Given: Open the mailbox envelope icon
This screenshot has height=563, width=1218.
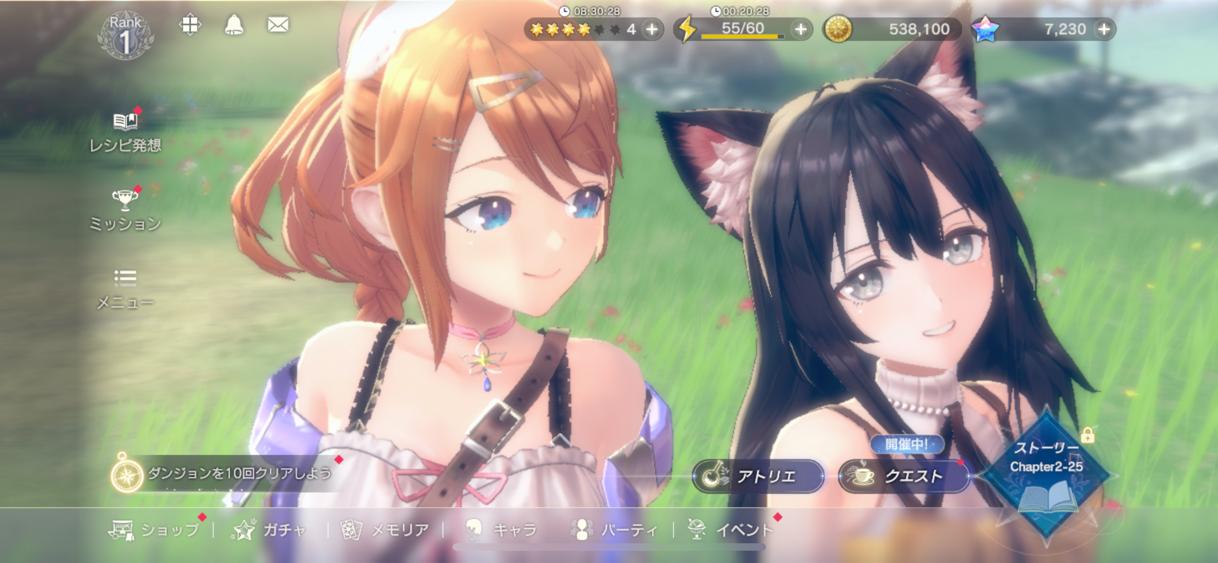Looking at the screenshot, I should coord(278,25).
